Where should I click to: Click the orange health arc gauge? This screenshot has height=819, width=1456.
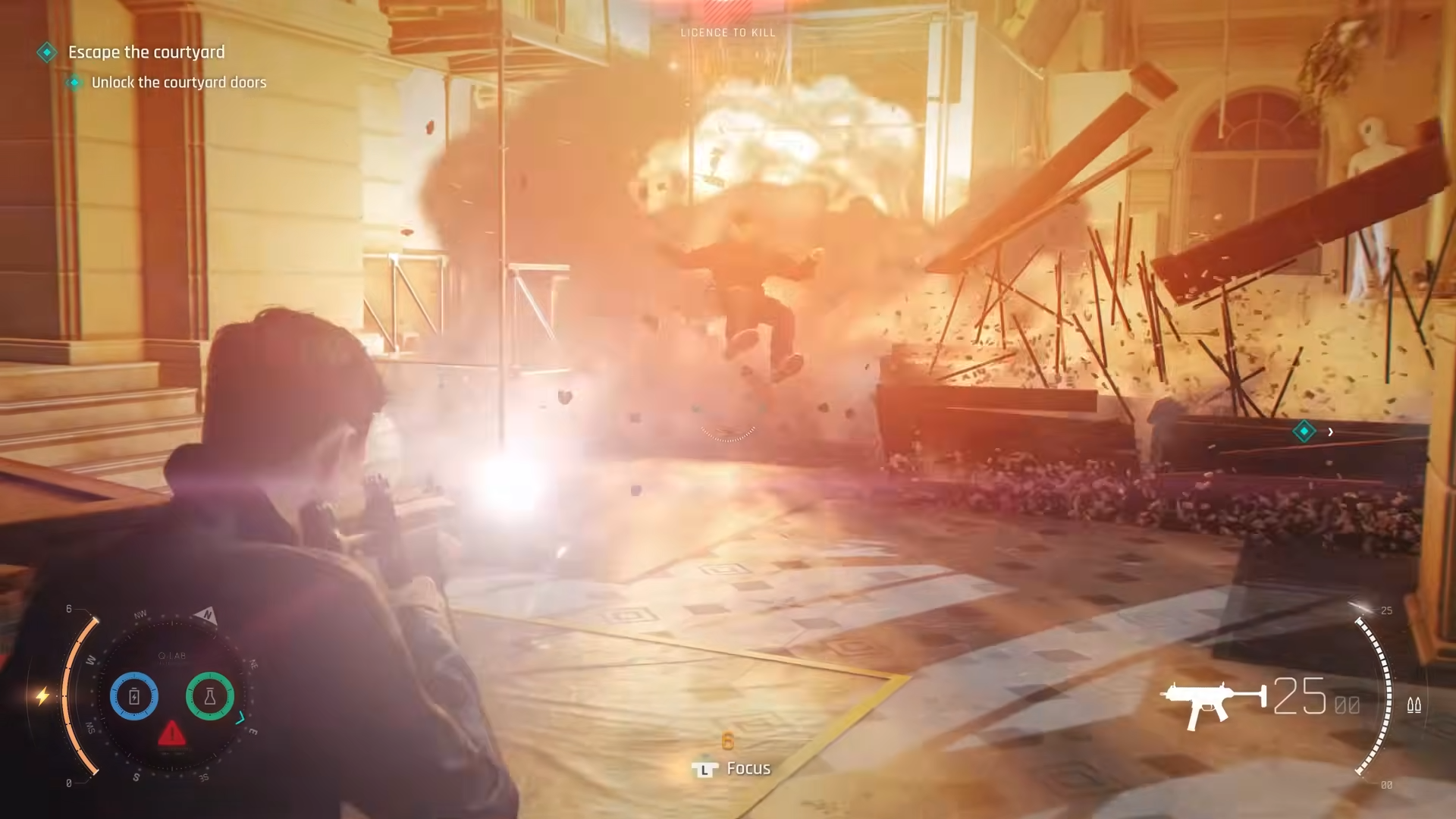click(x=74, y=694)
